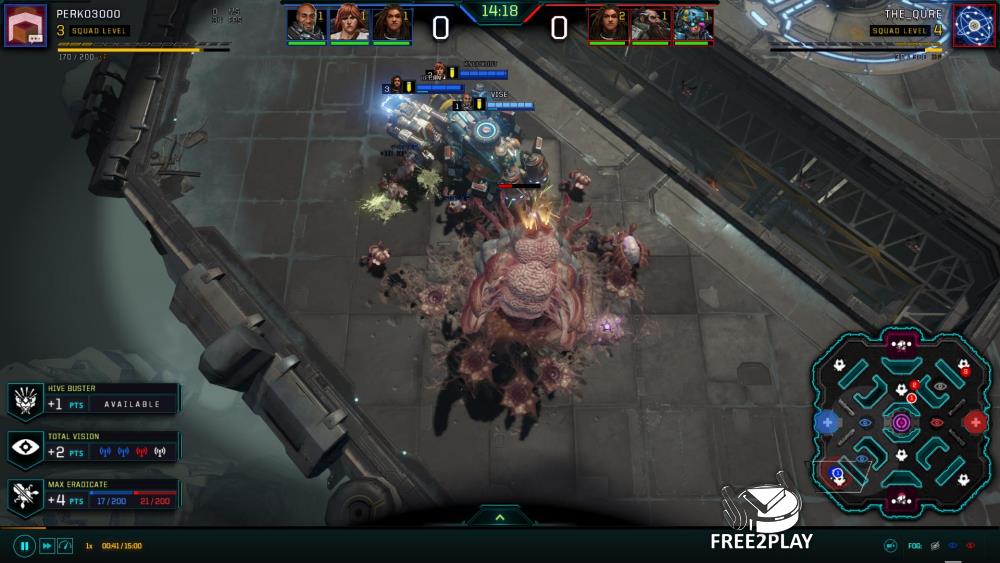Select the red-haired blue-team hero portrait
This screenshot has height=563, width=1000.
(349, 23)
